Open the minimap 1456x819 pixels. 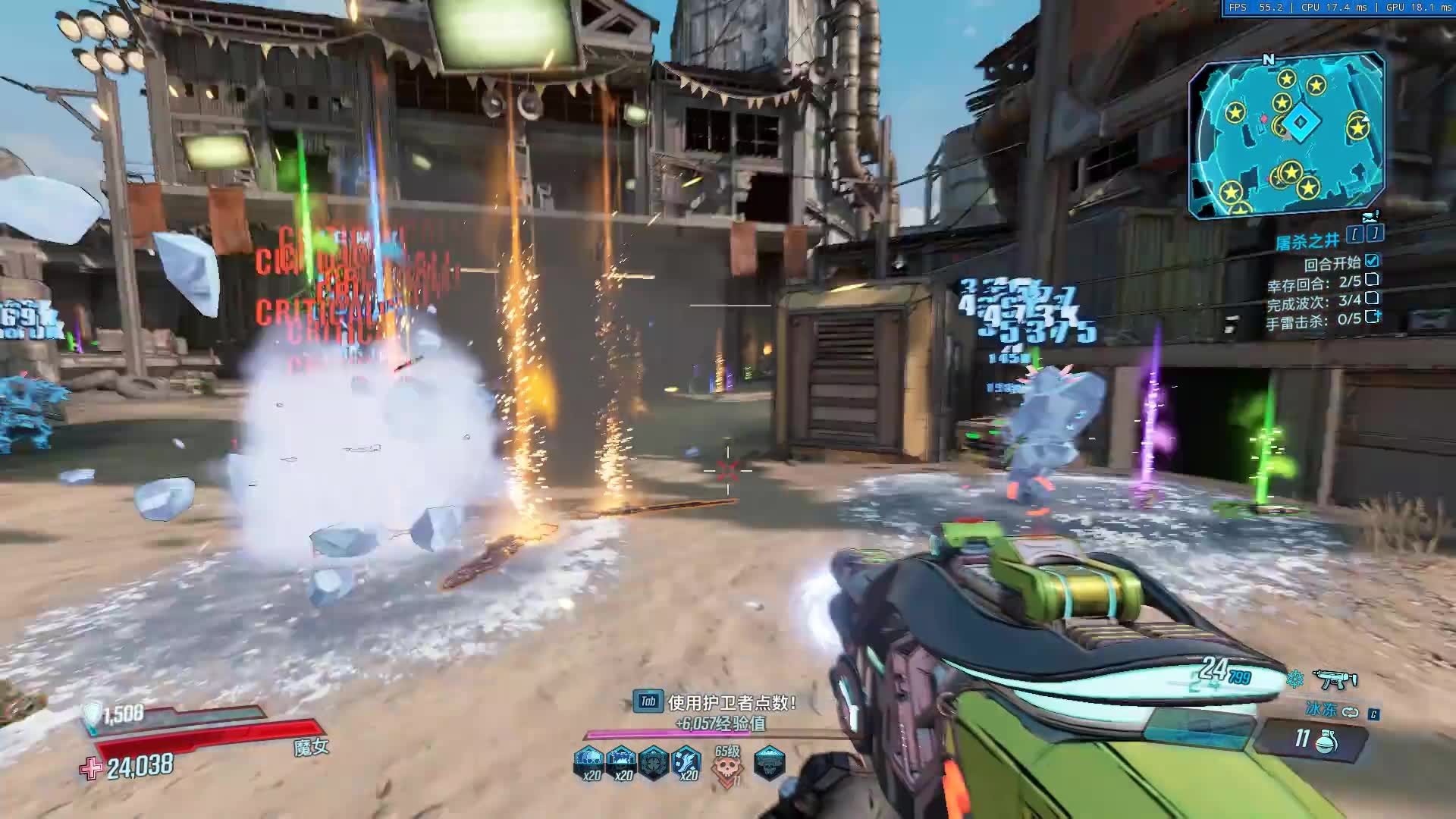point(1286,135)
